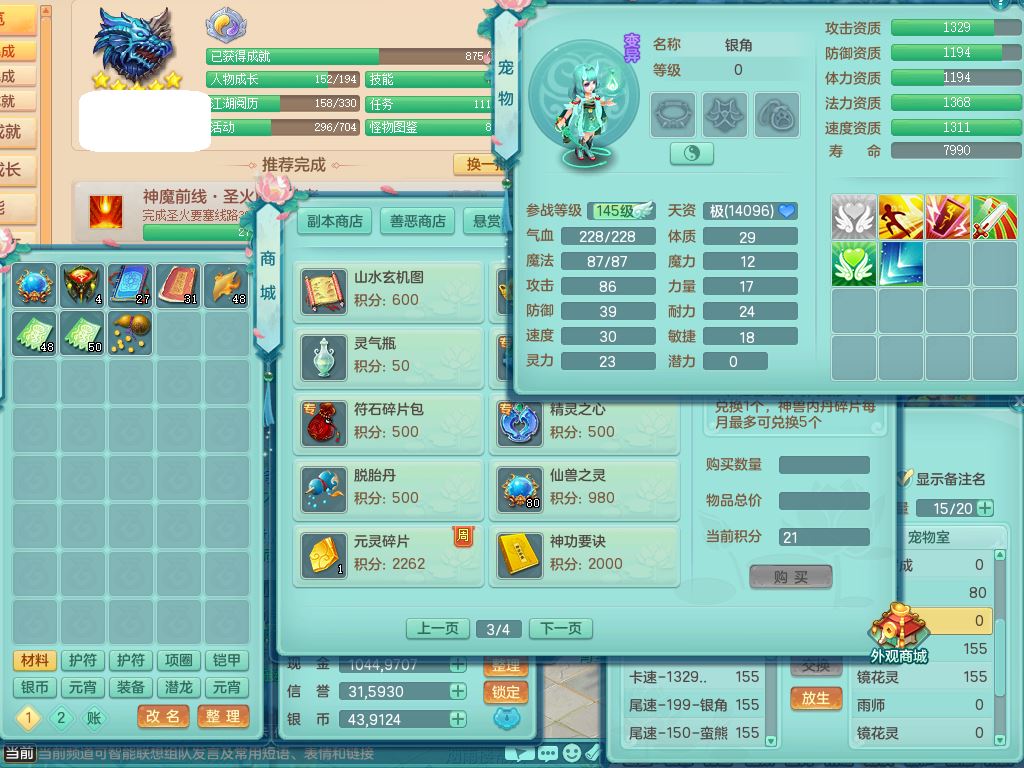This screenshot has height=768, width=1024.
Task: Release the pet with 放生
Action: 815,698
